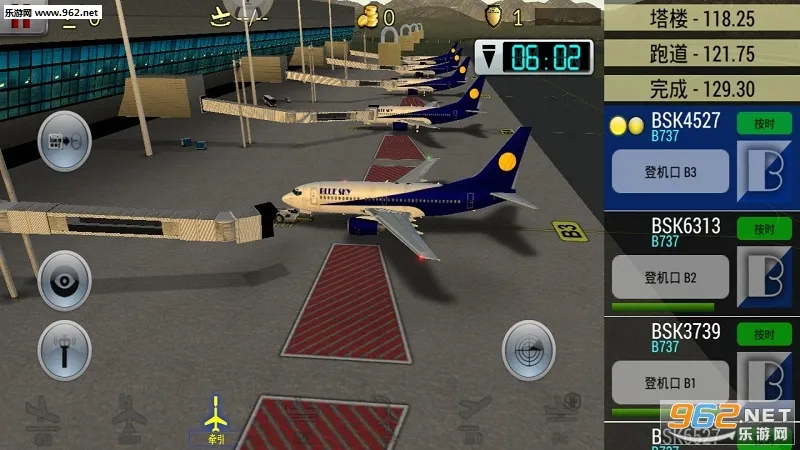Screen dimensions: 800x450
Task: Select flight BSK6313 in the list
Action: [x=686, y=227]
